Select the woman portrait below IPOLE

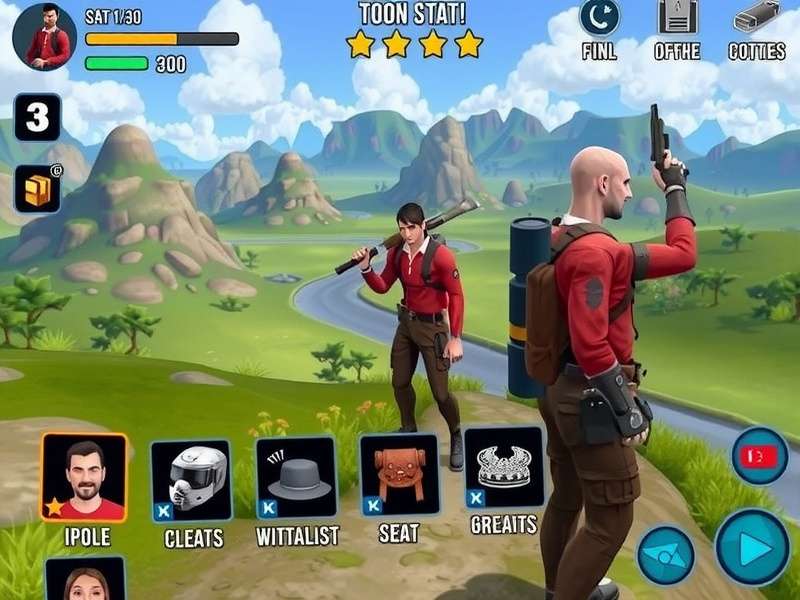pyautogui.click(x=85, y=579)
